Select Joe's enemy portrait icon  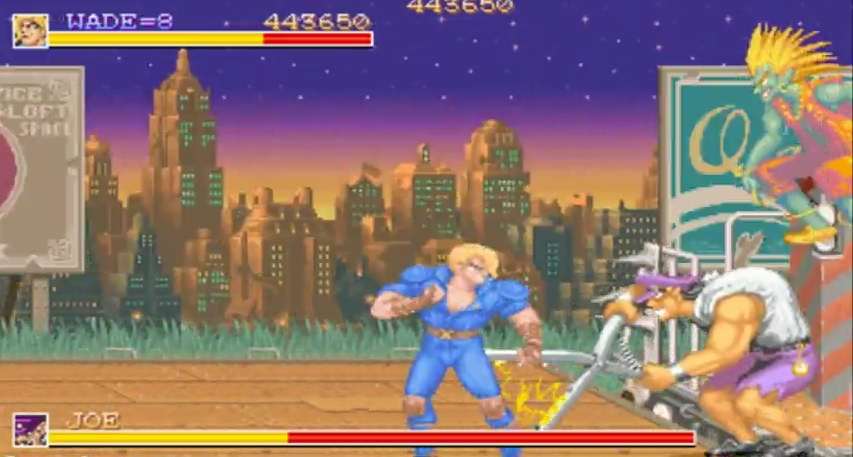click(x=30, y=430)
